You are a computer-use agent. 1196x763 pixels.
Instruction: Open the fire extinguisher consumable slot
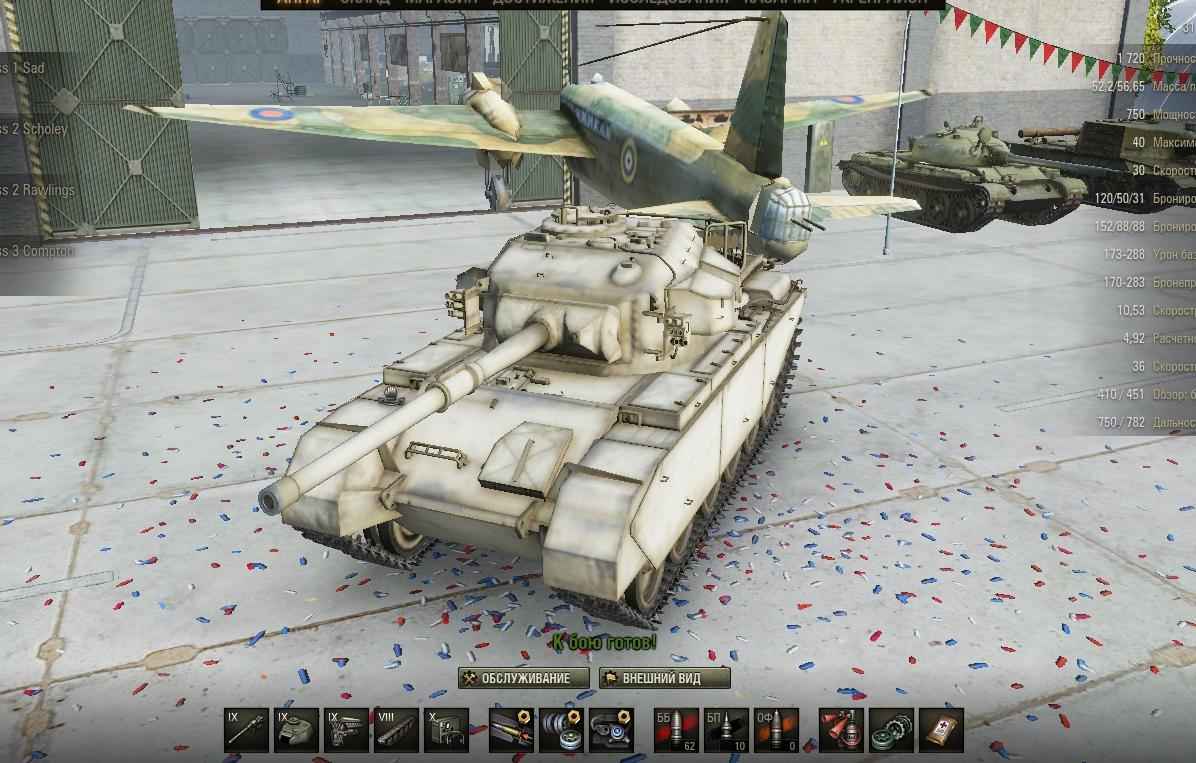[x=841, y=730]
